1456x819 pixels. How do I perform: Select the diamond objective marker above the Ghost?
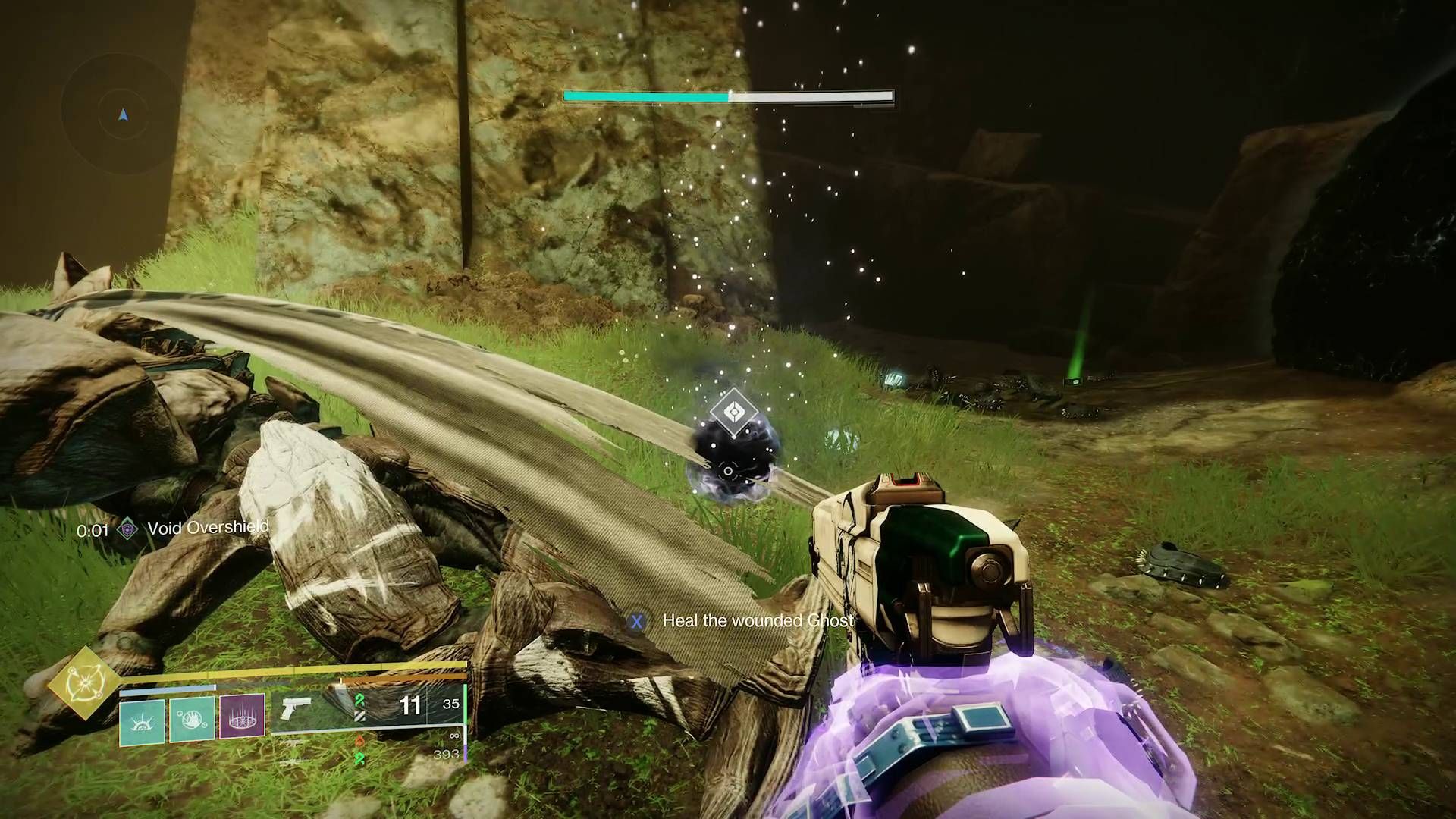(x=733, y=413)
